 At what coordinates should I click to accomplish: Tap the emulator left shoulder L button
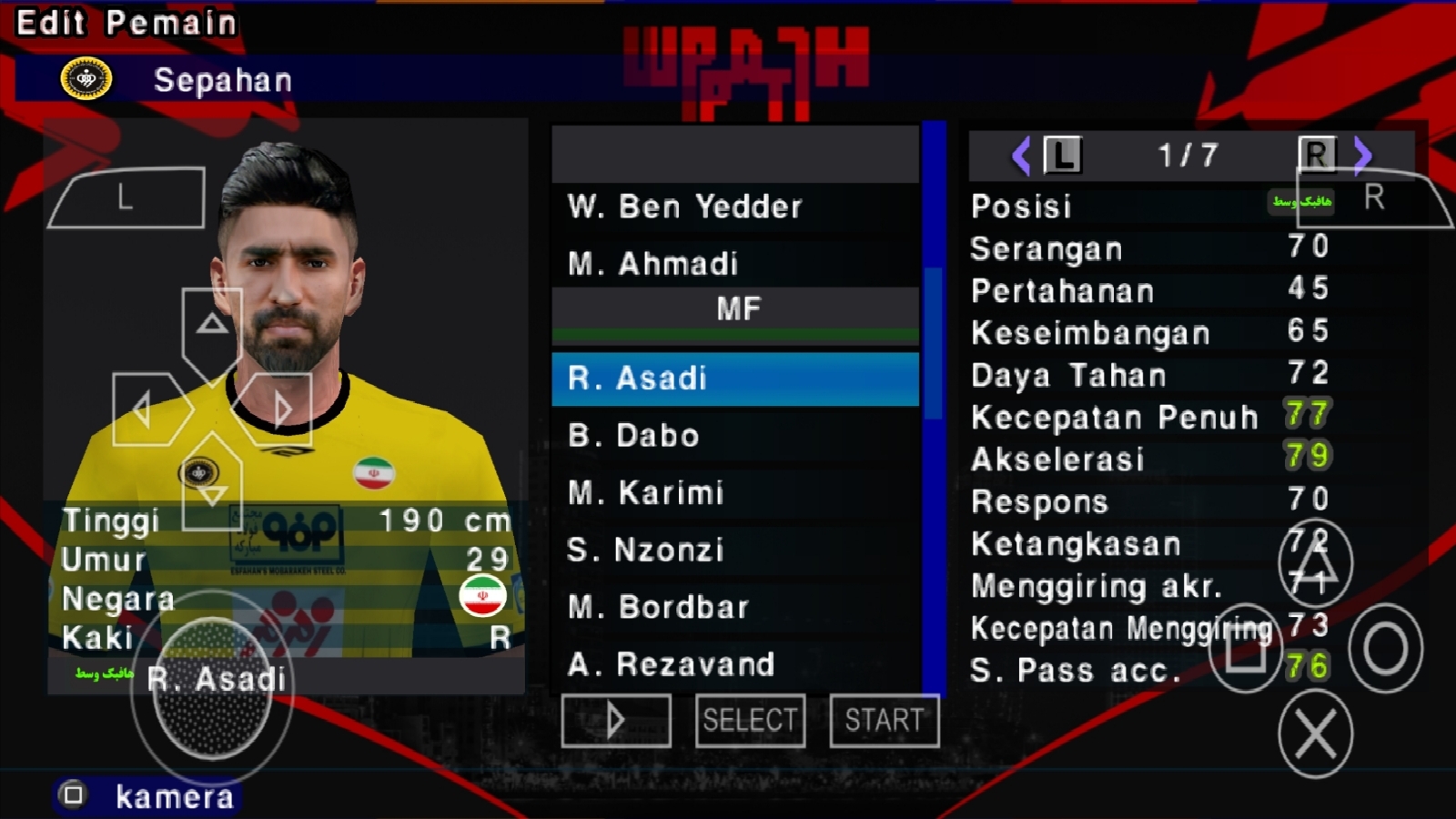click(126, 197)
